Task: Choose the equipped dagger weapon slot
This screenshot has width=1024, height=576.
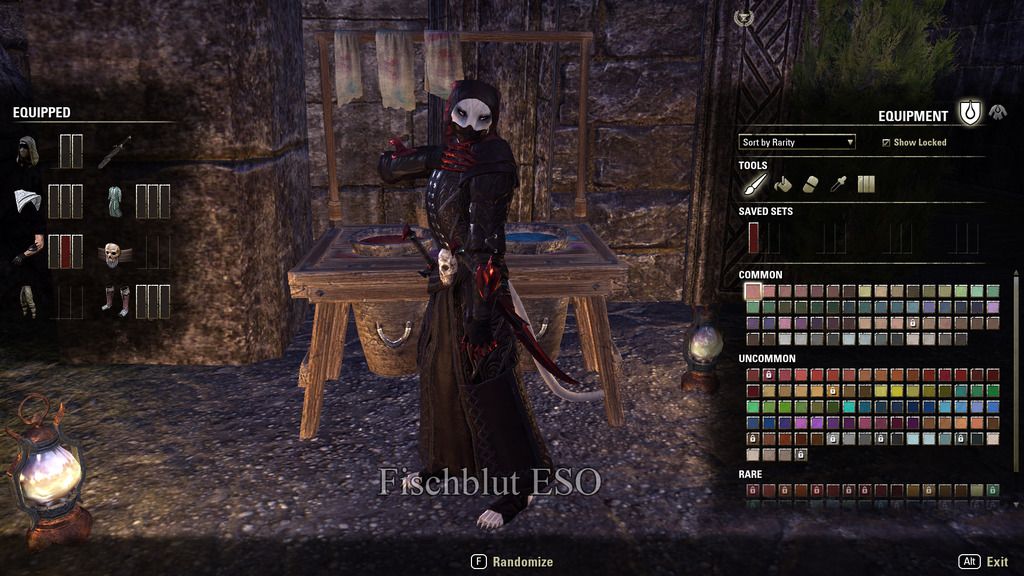Action: coord(114,151)
